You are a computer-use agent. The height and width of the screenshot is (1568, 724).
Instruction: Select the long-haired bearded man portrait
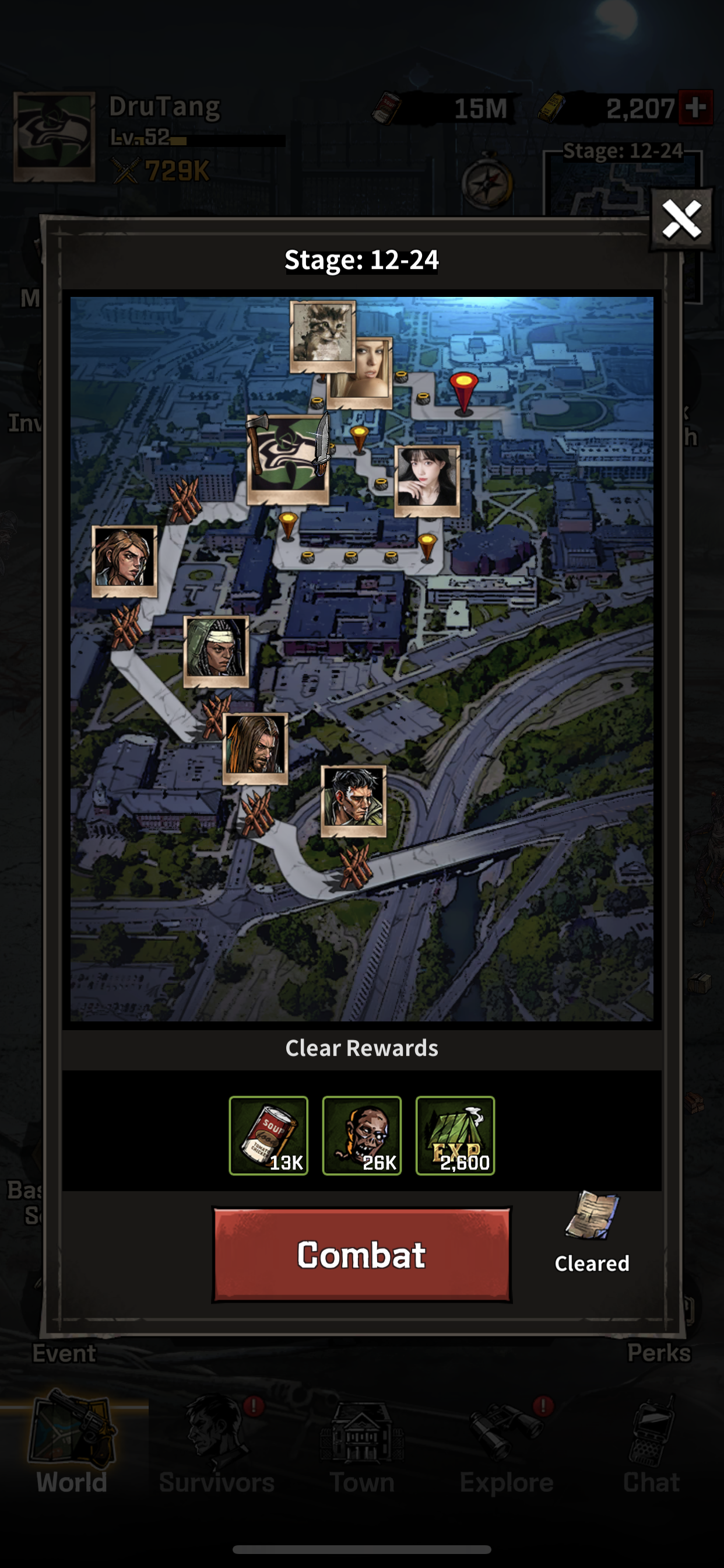(255, 747)
